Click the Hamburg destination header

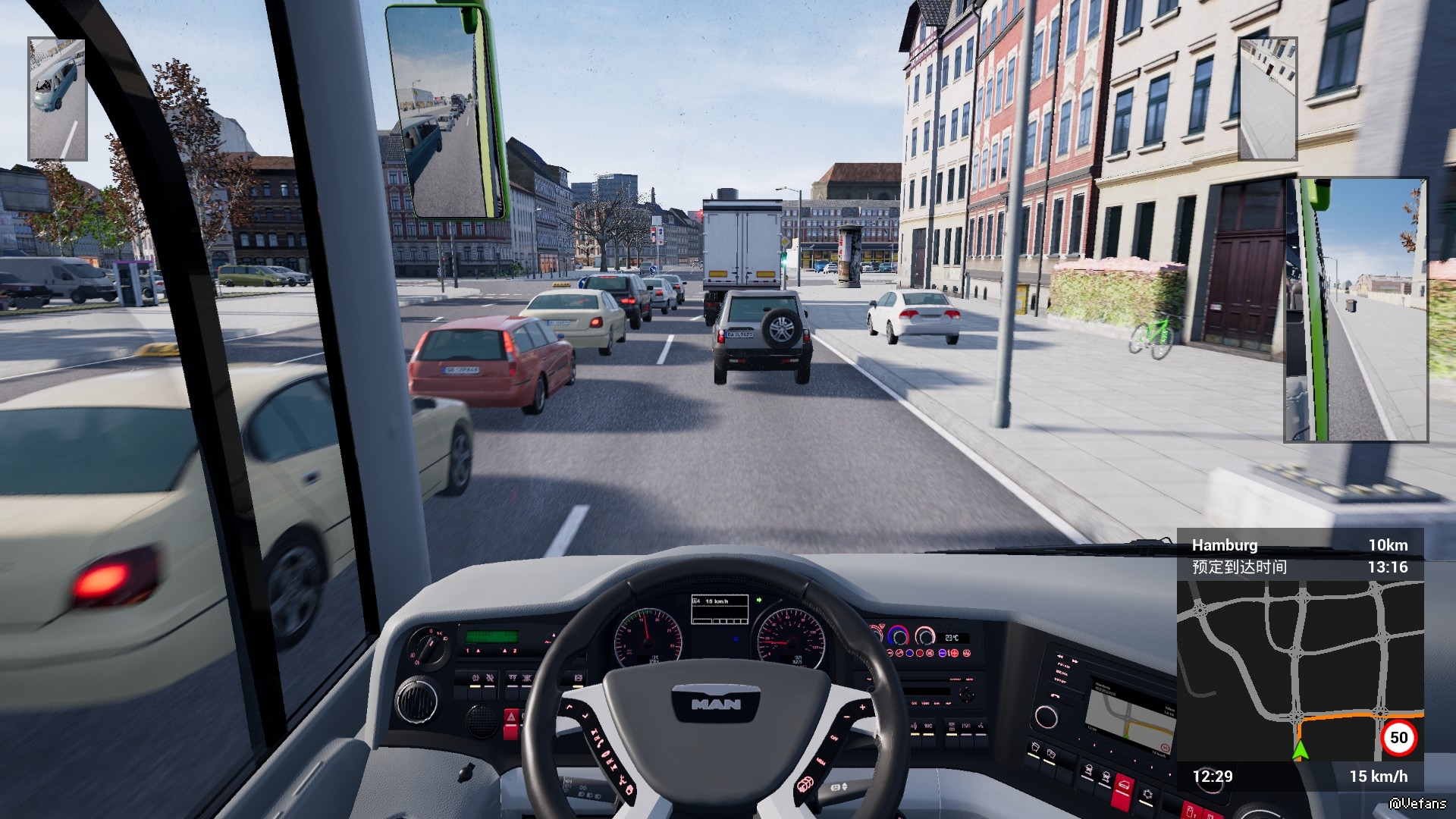pos(1225,545)
